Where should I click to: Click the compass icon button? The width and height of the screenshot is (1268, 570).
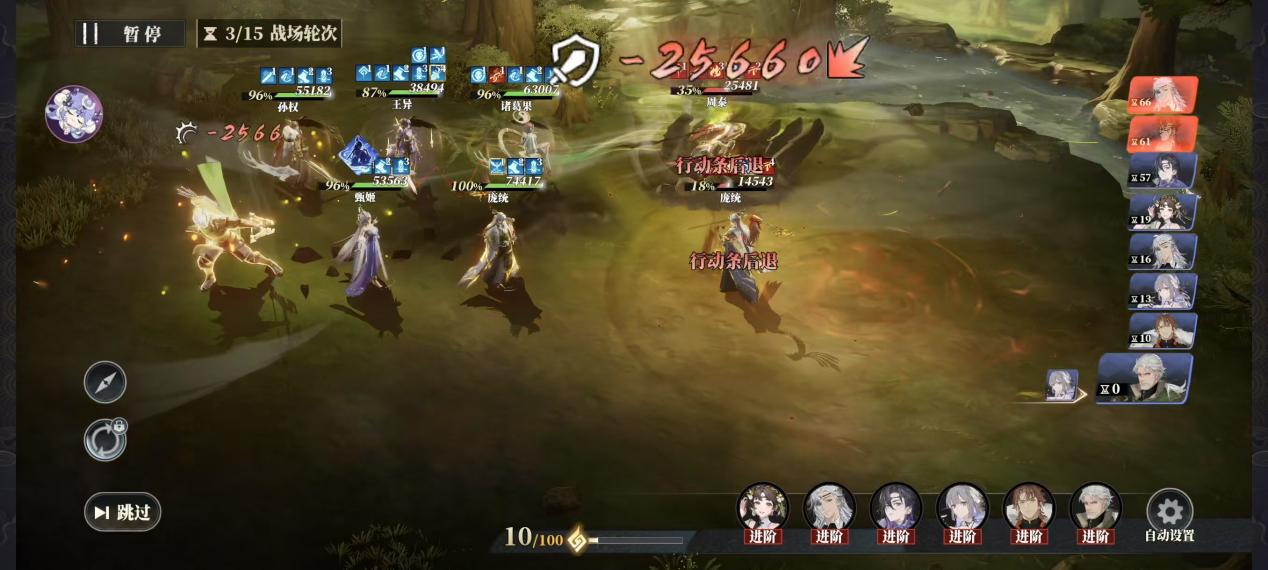click(105, 382)
